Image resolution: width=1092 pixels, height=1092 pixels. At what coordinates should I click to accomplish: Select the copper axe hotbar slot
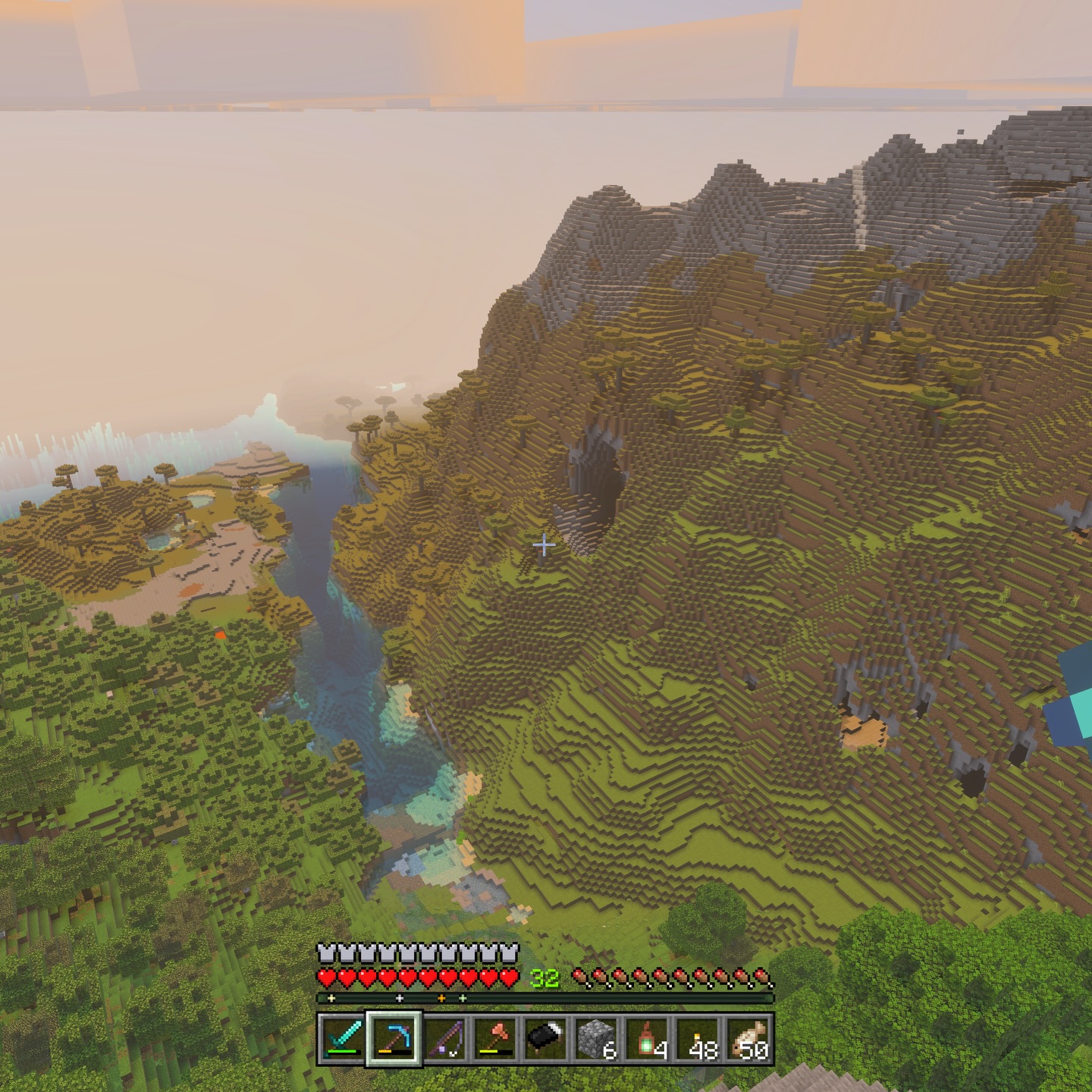point(495,1039)
